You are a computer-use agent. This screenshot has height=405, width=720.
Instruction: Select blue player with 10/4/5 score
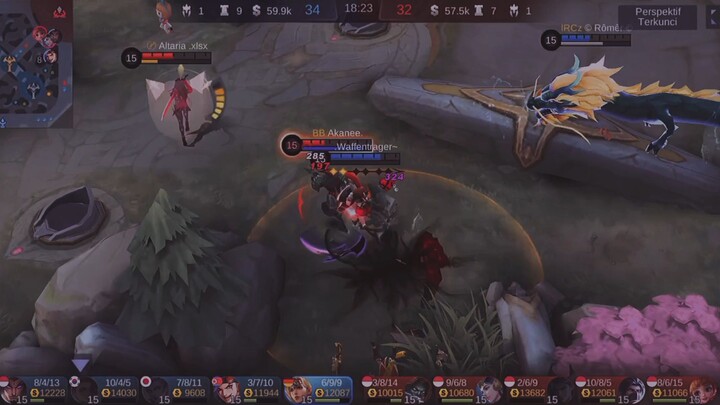click(106, 389)
